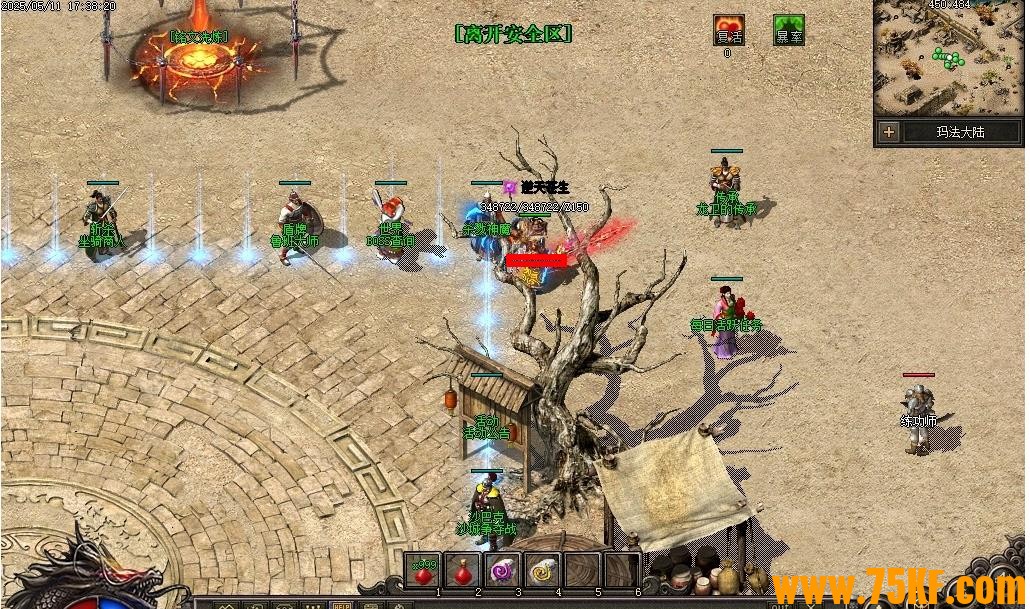Expand the minimap with the plus button
This screenshot has height=609, width=1030.
889,131
